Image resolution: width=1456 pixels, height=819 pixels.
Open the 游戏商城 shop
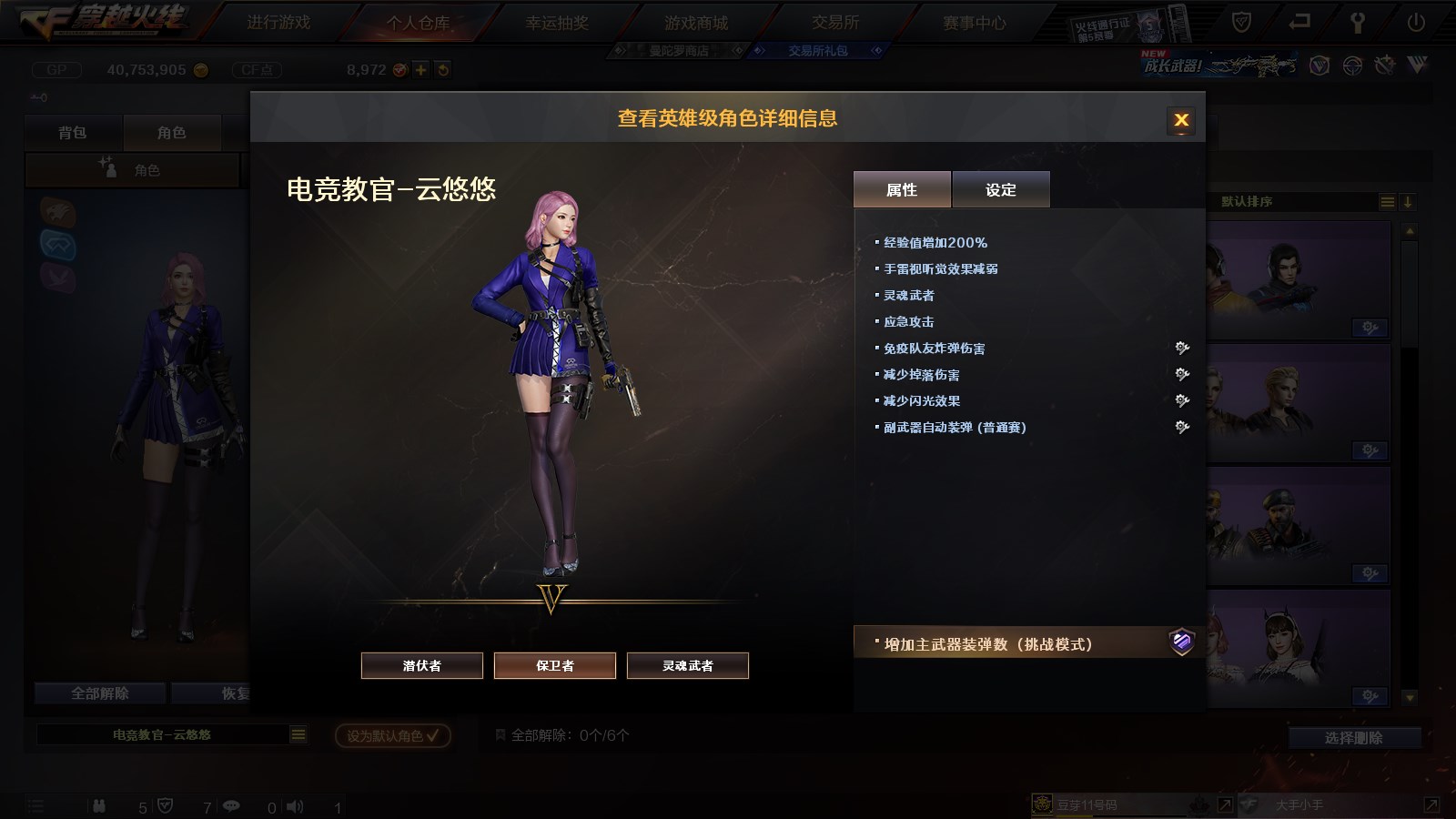pyautogui.click(x=696, y=23)
